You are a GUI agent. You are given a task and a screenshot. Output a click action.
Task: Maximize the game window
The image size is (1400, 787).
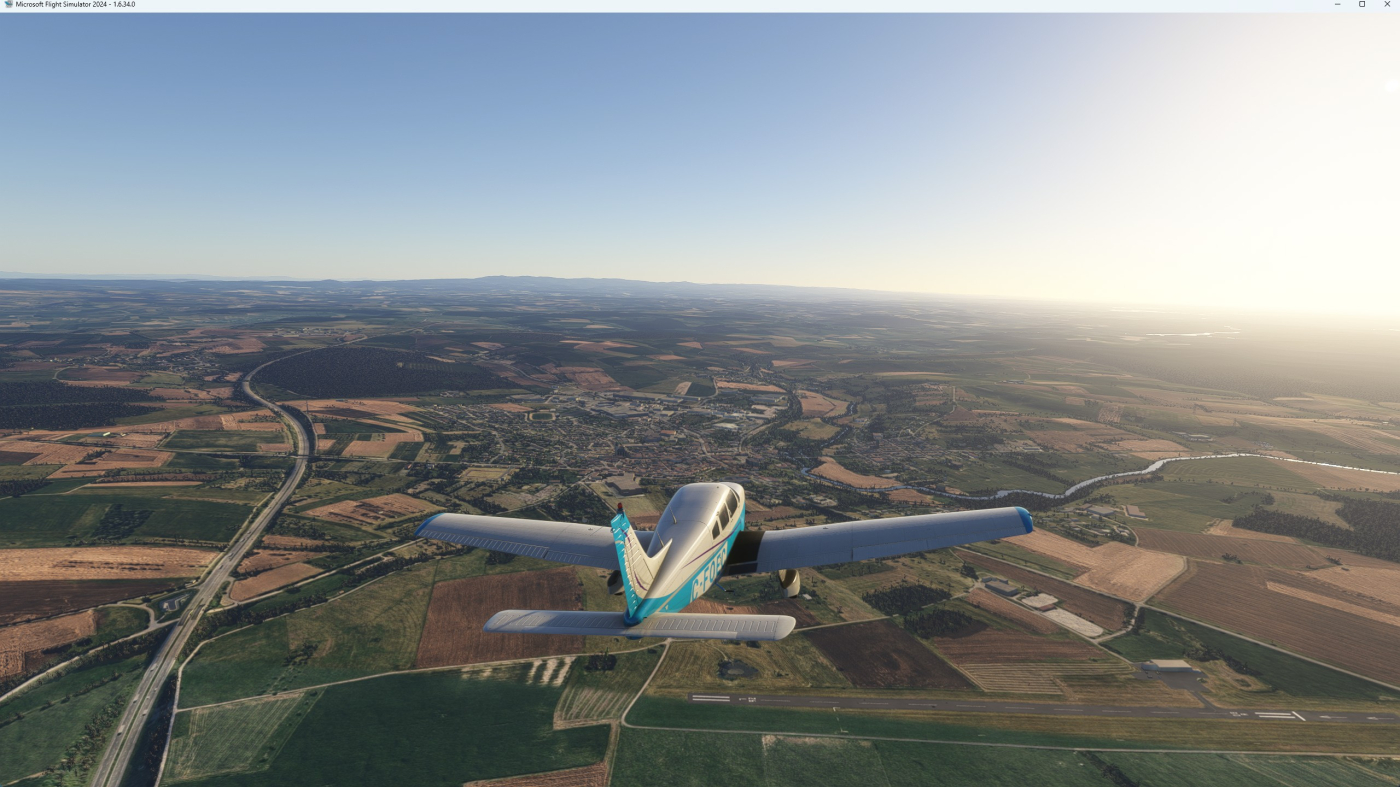[1362, 4]
